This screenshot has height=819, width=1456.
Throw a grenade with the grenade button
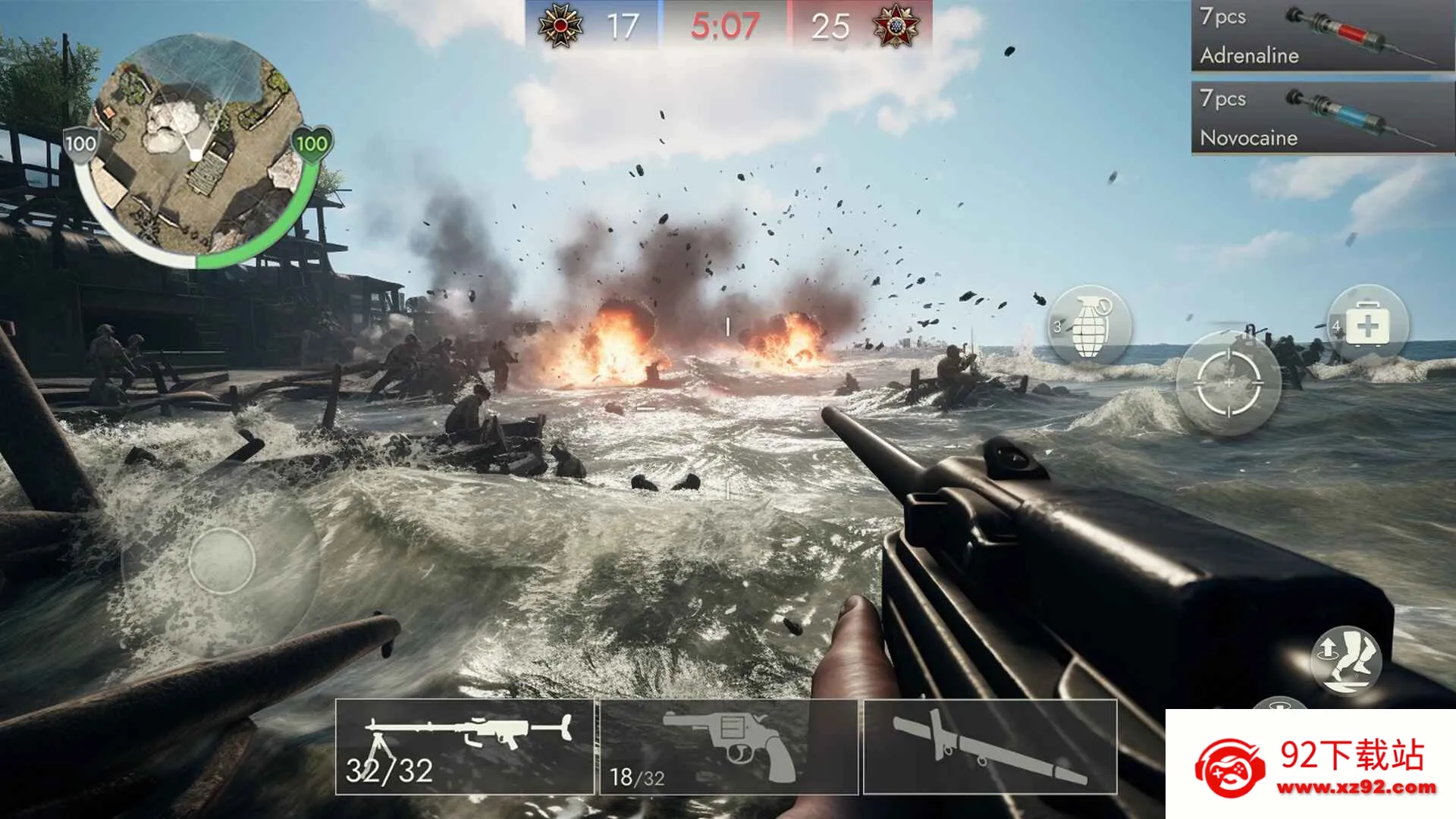click(1089, 325)
